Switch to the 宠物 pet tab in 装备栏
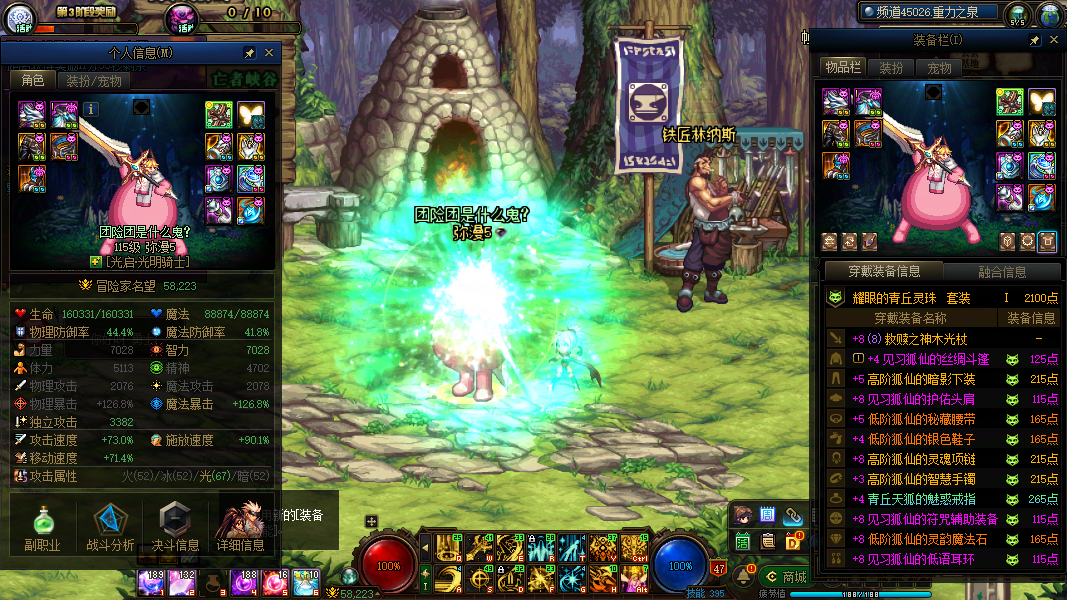The image size is (1067, 600). tap(940, 68)
